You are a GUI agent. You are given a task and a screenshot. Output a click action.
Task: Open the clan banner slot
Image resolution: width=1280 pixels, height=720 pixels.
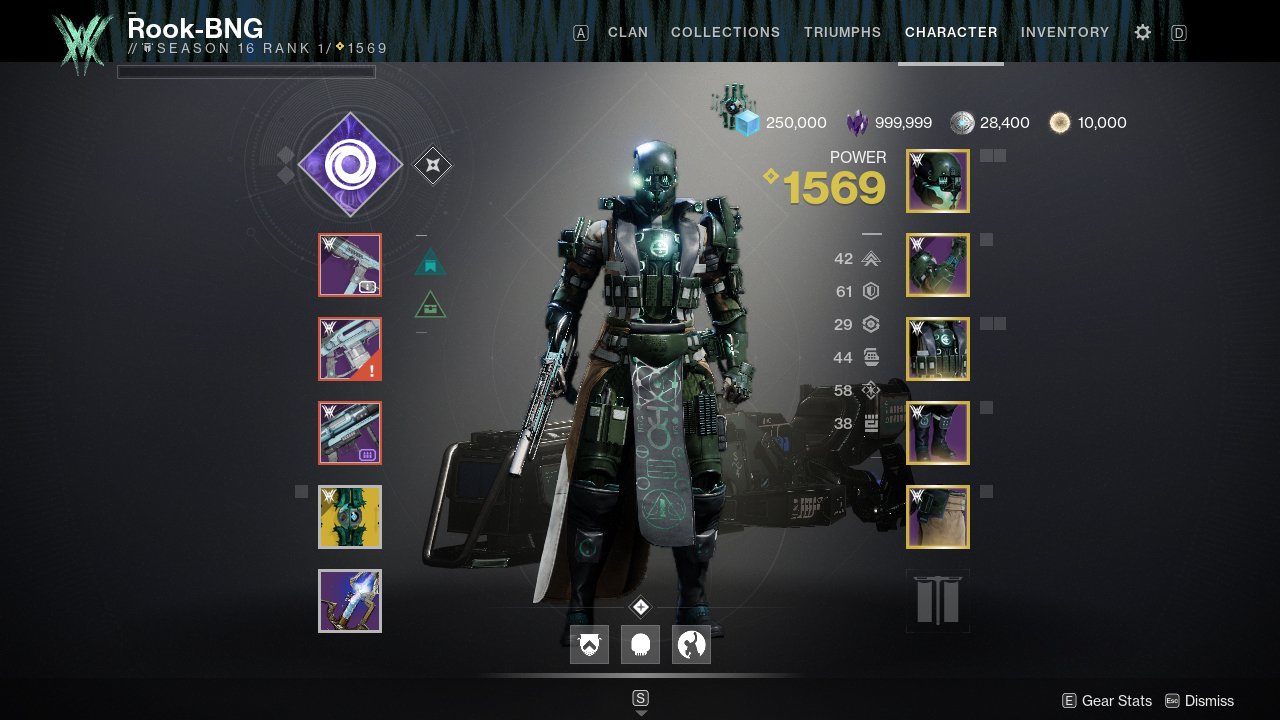pos(938,601)
